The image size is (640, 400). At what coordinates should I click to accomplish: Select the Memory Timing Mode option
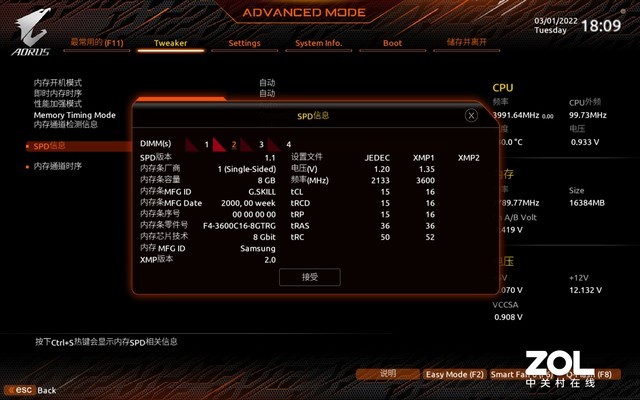[75, 114]
